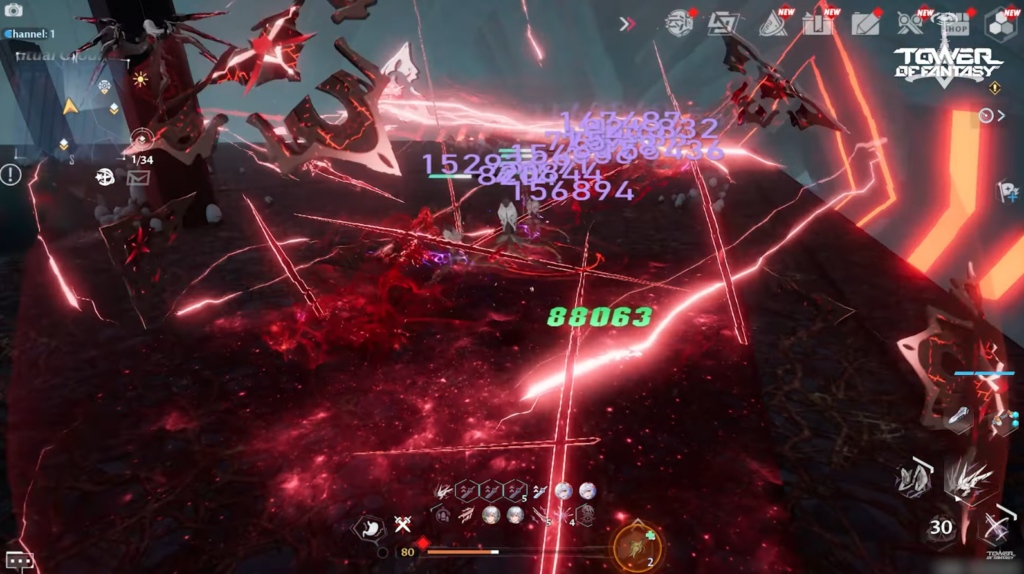Use the orange-ringed healing item slot

tap(636, 547)
